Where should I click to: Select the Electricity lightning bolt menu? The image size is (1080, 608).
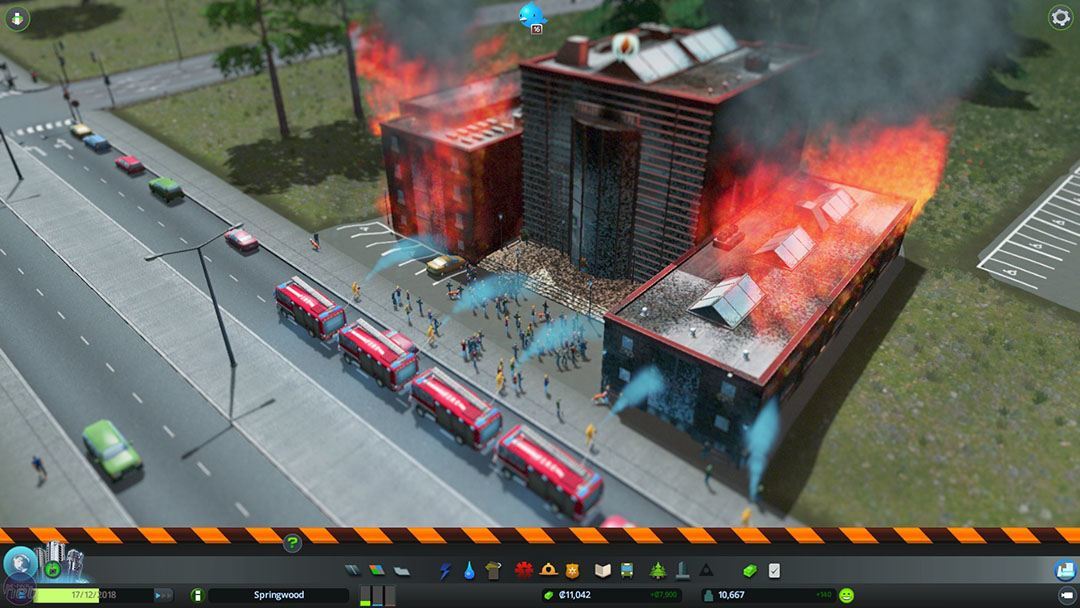coord(445,570)
